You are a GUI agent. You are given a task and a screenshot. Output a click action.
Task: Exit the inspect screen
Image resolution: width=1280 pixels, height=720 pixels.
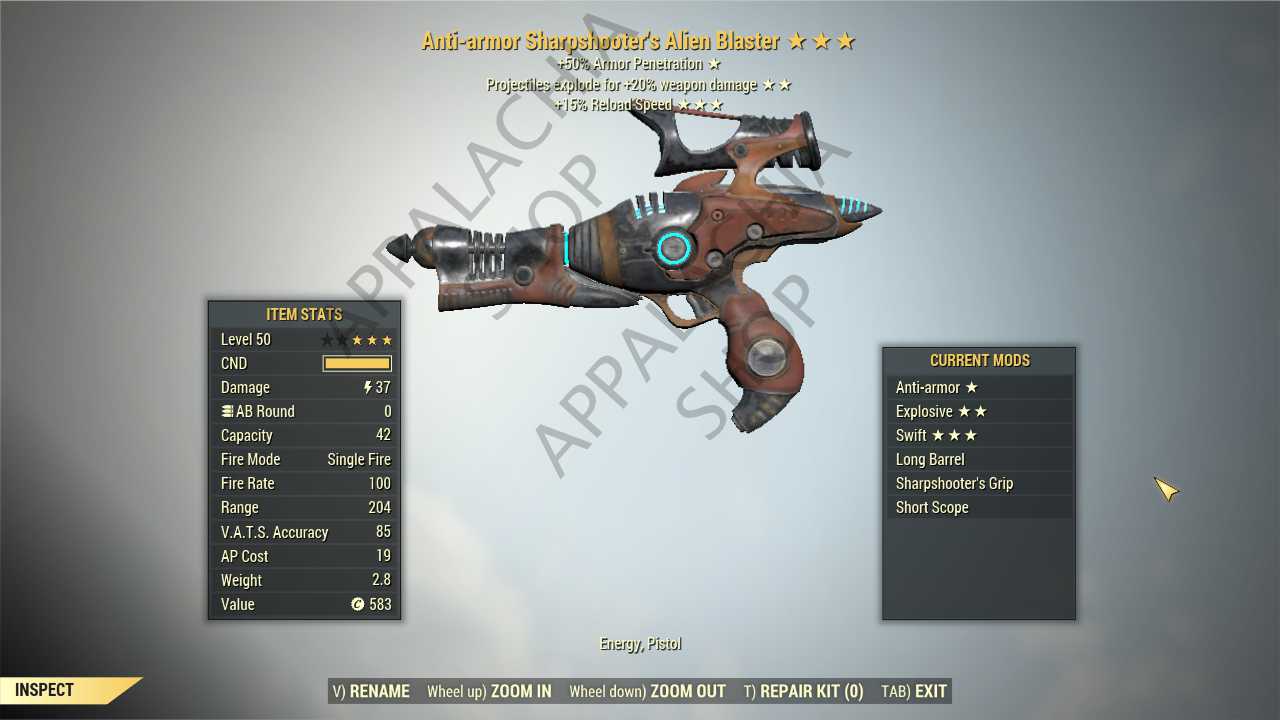pyautogui.click(x=914, y=691)
